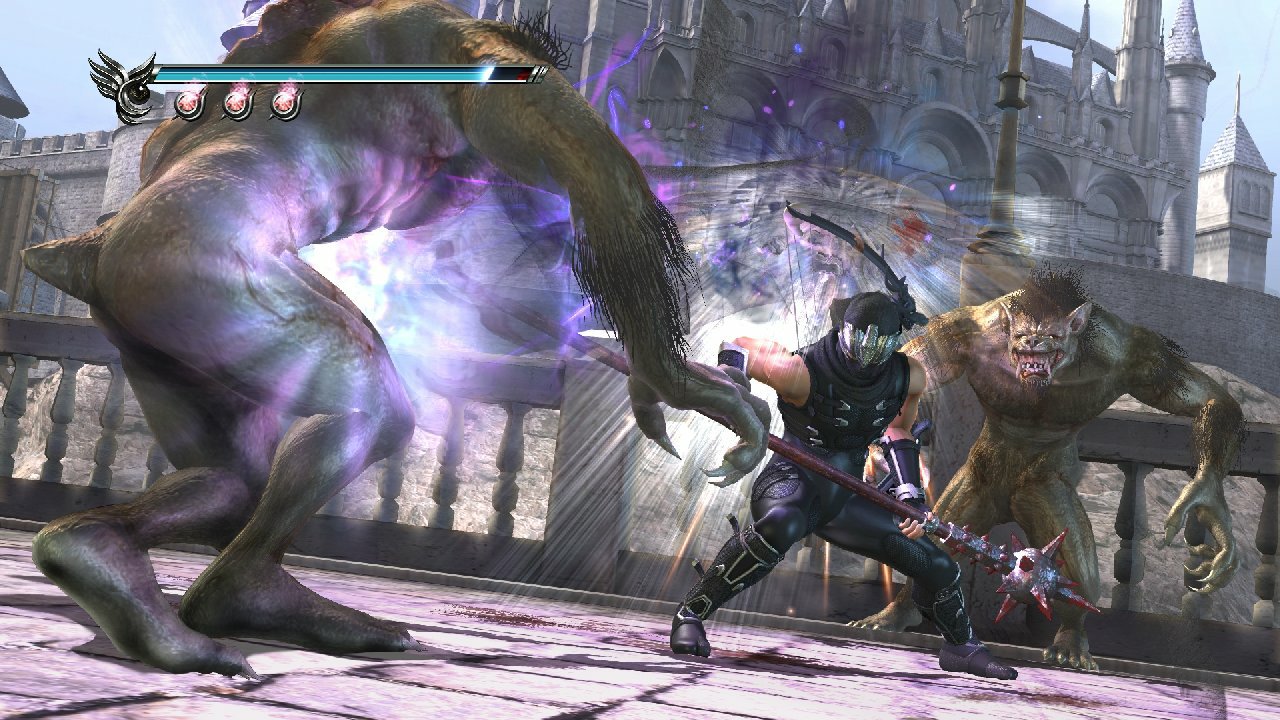Click the large hunched fiend on the left

270,300
